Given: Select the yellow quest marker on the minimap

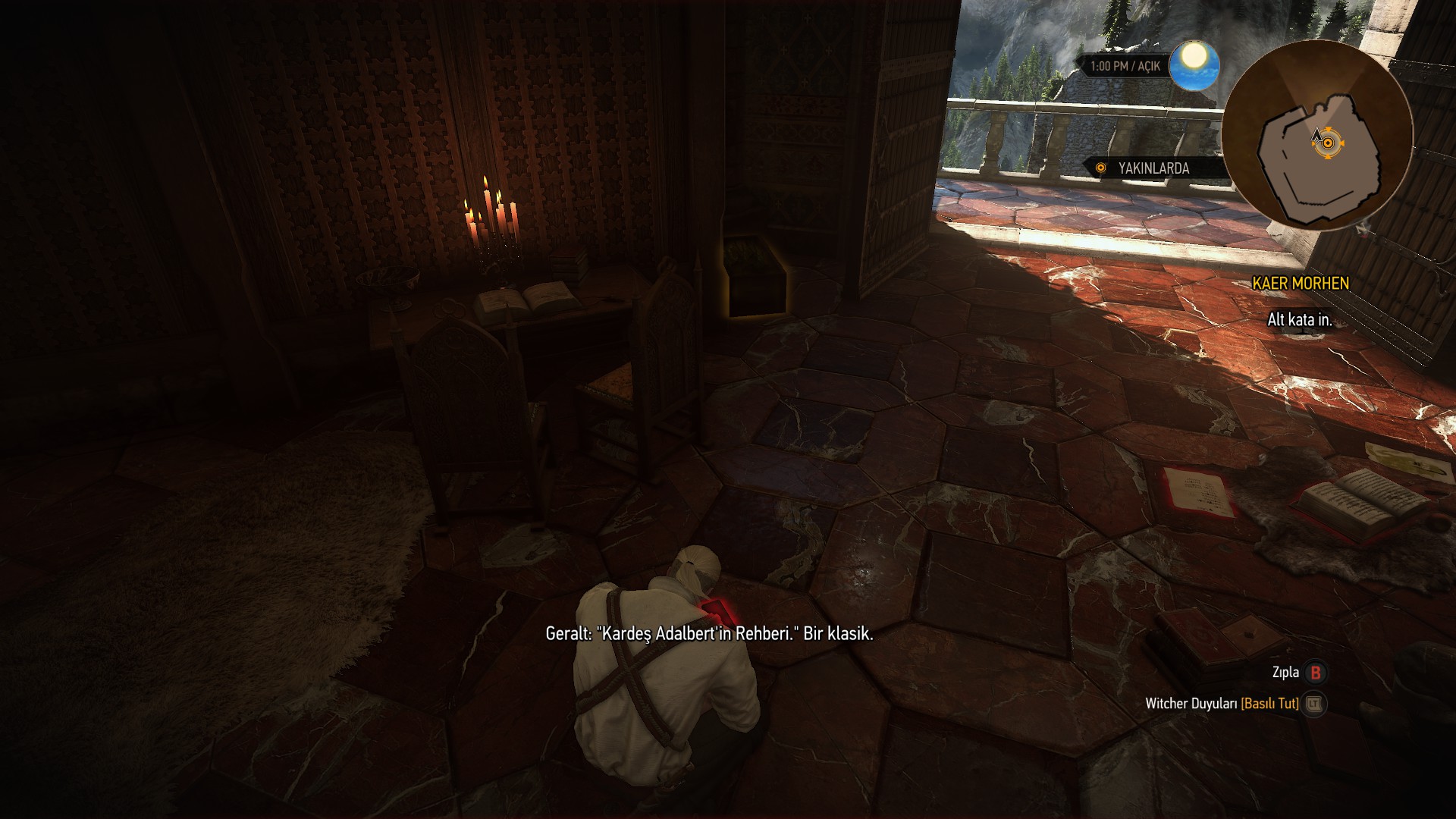Looking at the screenshot, I should point(1328,143).
